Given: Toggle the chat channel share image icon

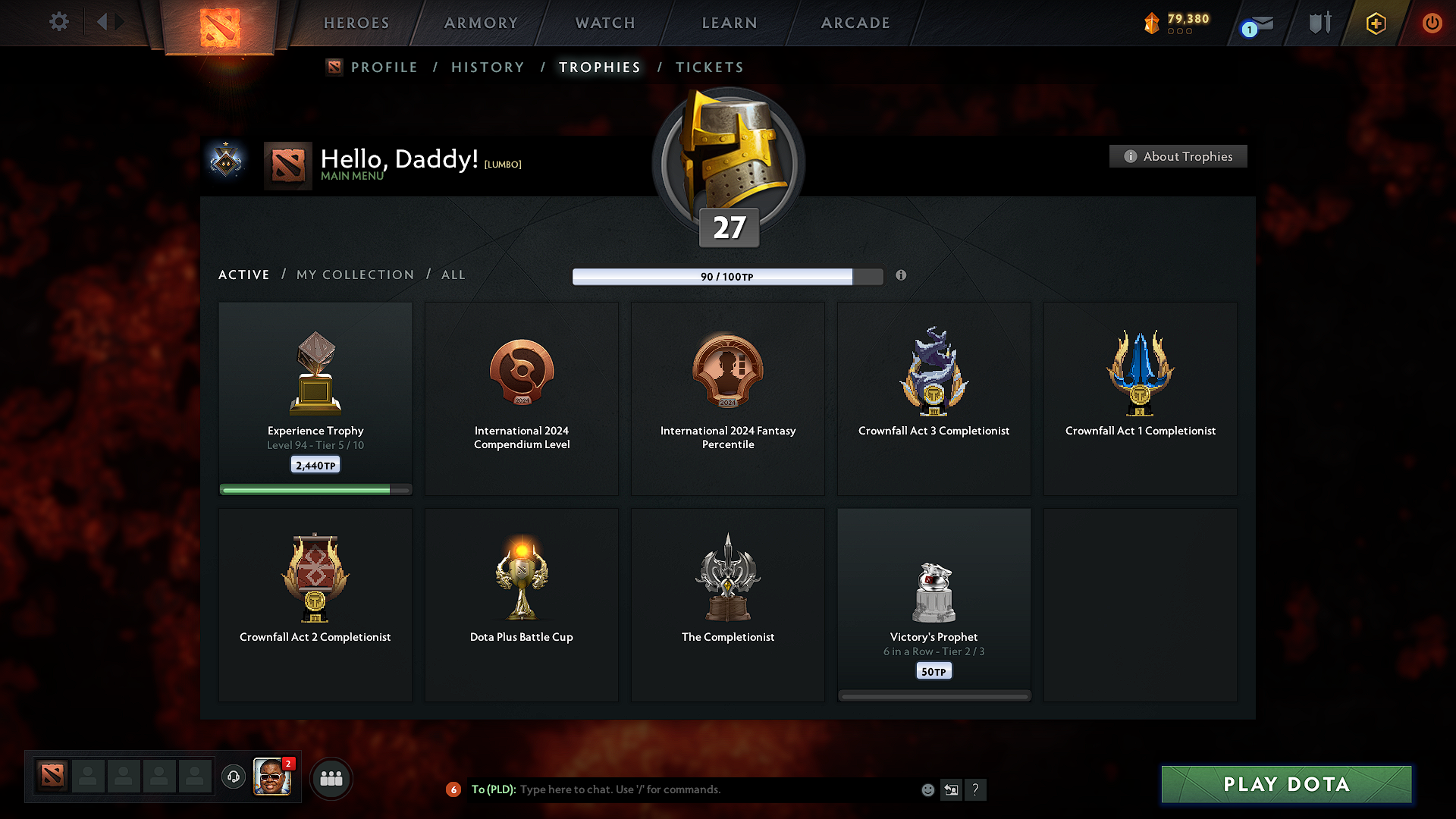Looking at the screenshot, I should (952, 789).
